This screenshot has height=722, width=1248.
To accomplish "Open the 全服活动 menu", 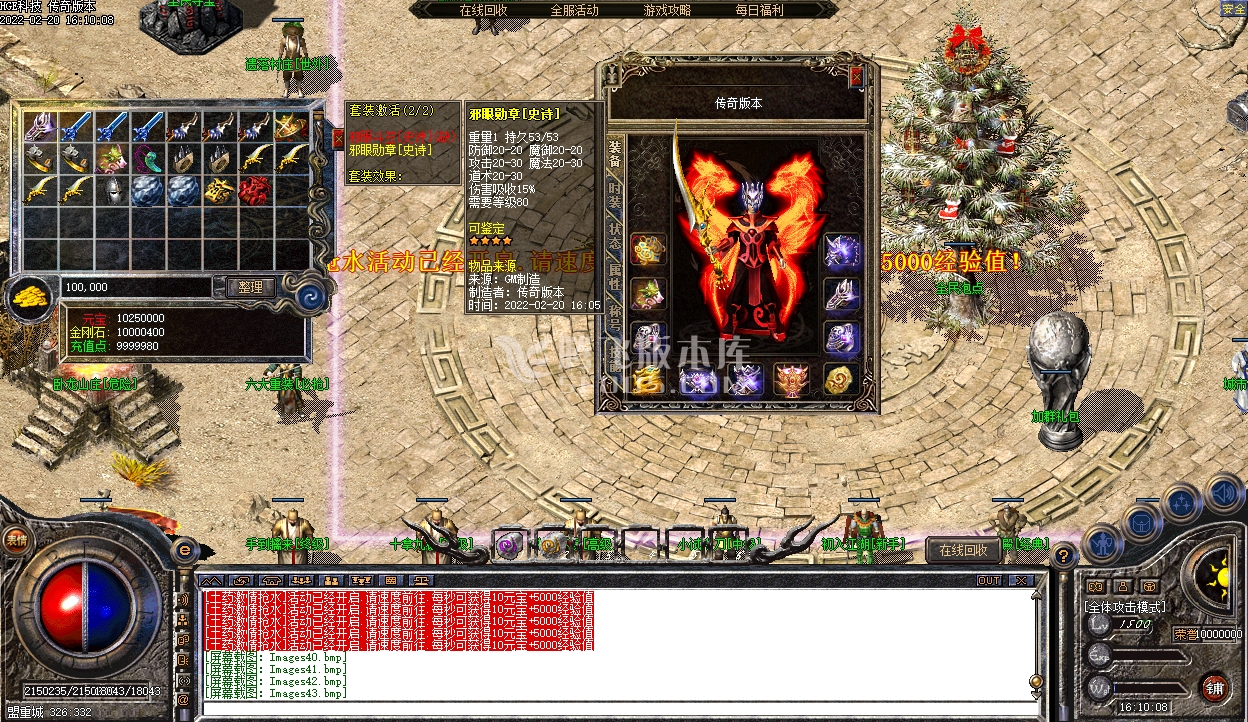I will coord(574,10).
